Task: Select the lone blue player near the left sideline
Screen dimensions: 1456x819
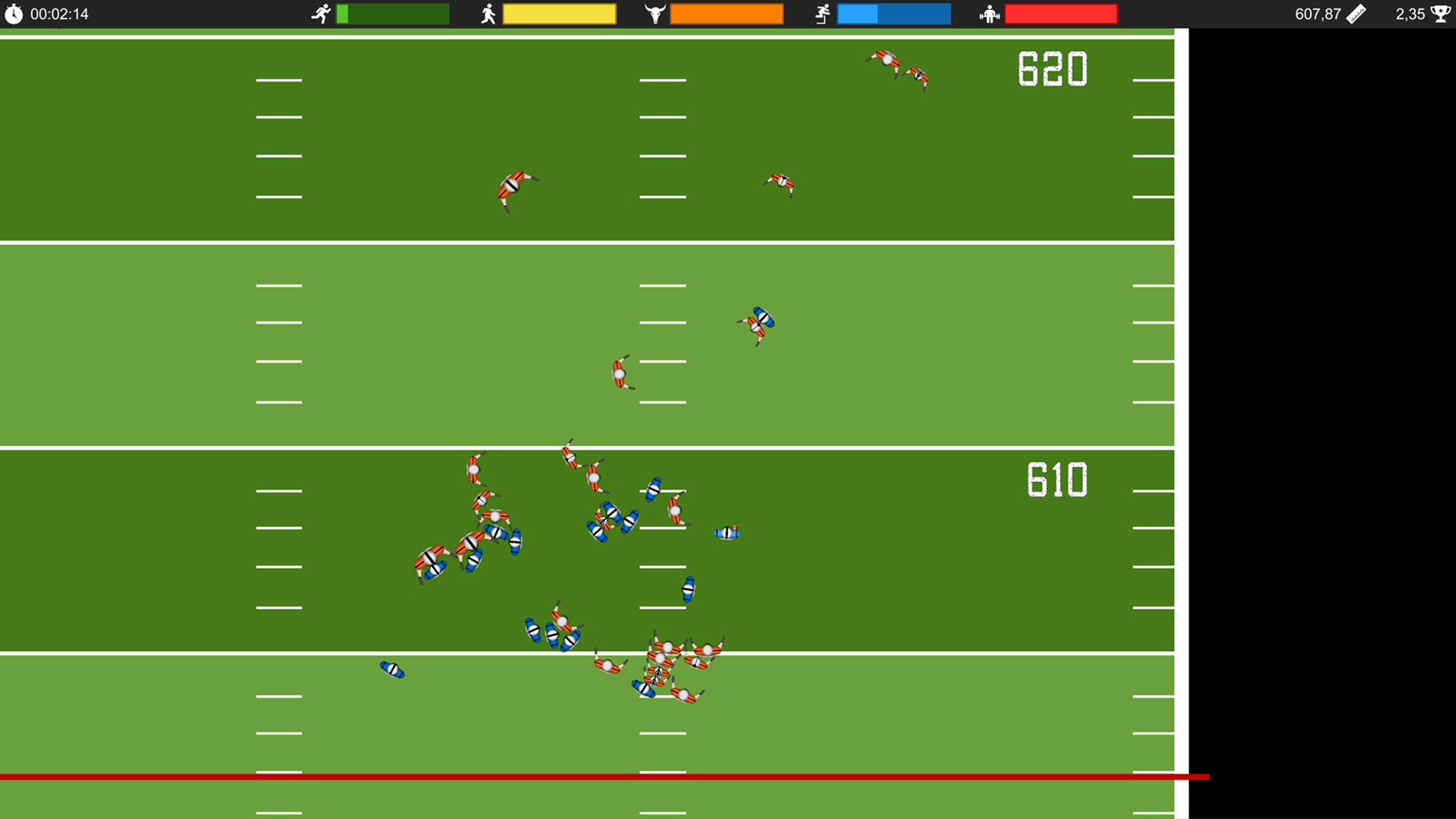Action: (x=392, y=670)
